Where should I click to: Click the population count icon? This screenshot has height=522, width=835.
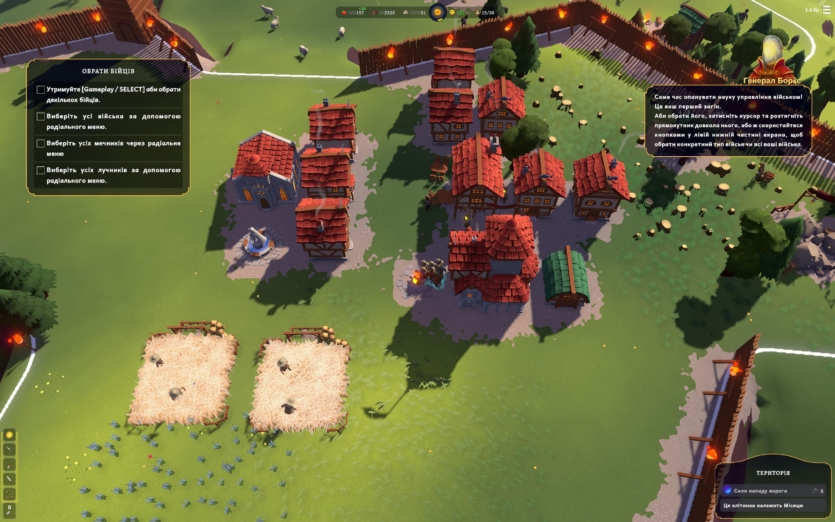pyautogui.click(x=478, y=13)
